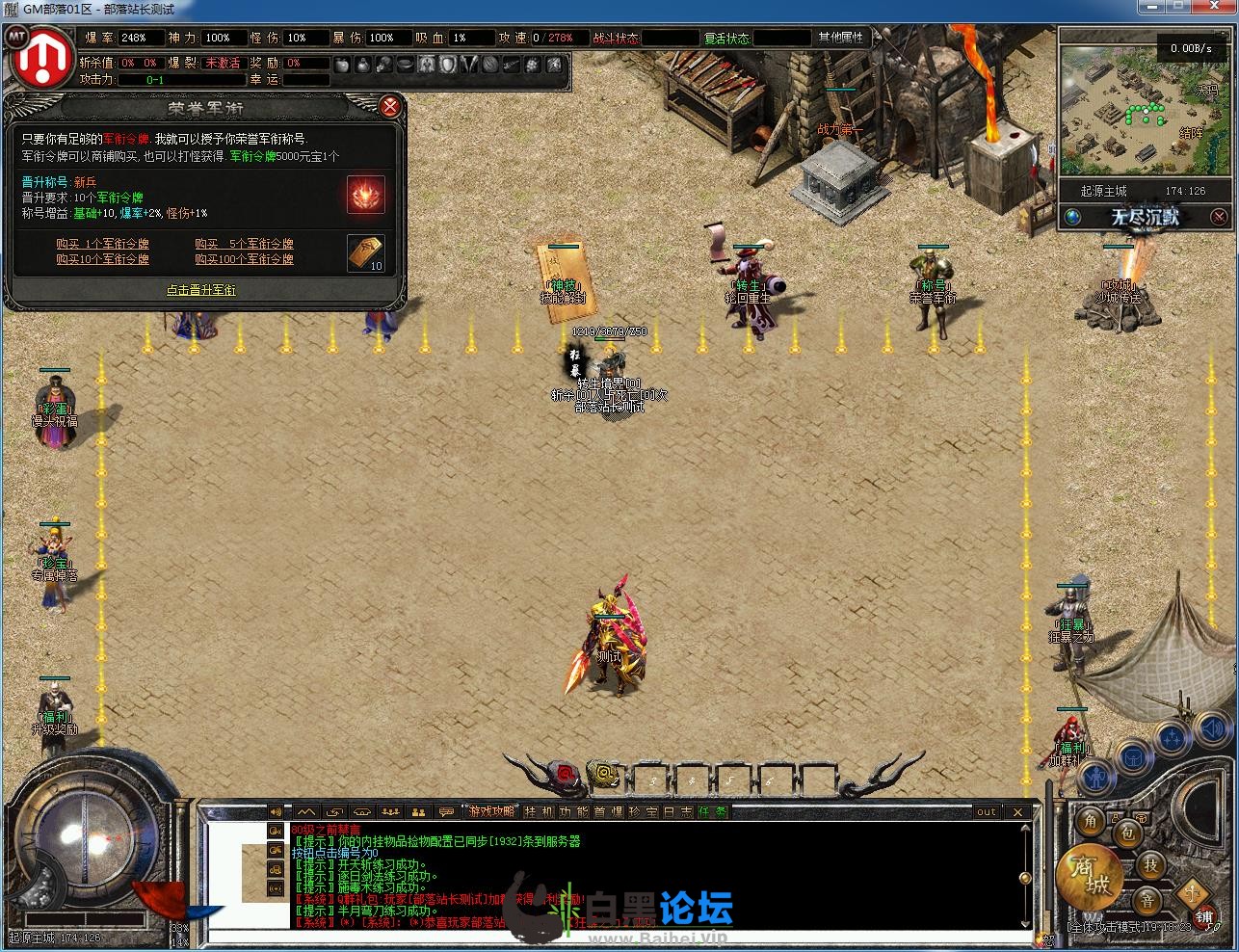Select the gold rank token item slot
1239x952 pixels.
(366, 252)
